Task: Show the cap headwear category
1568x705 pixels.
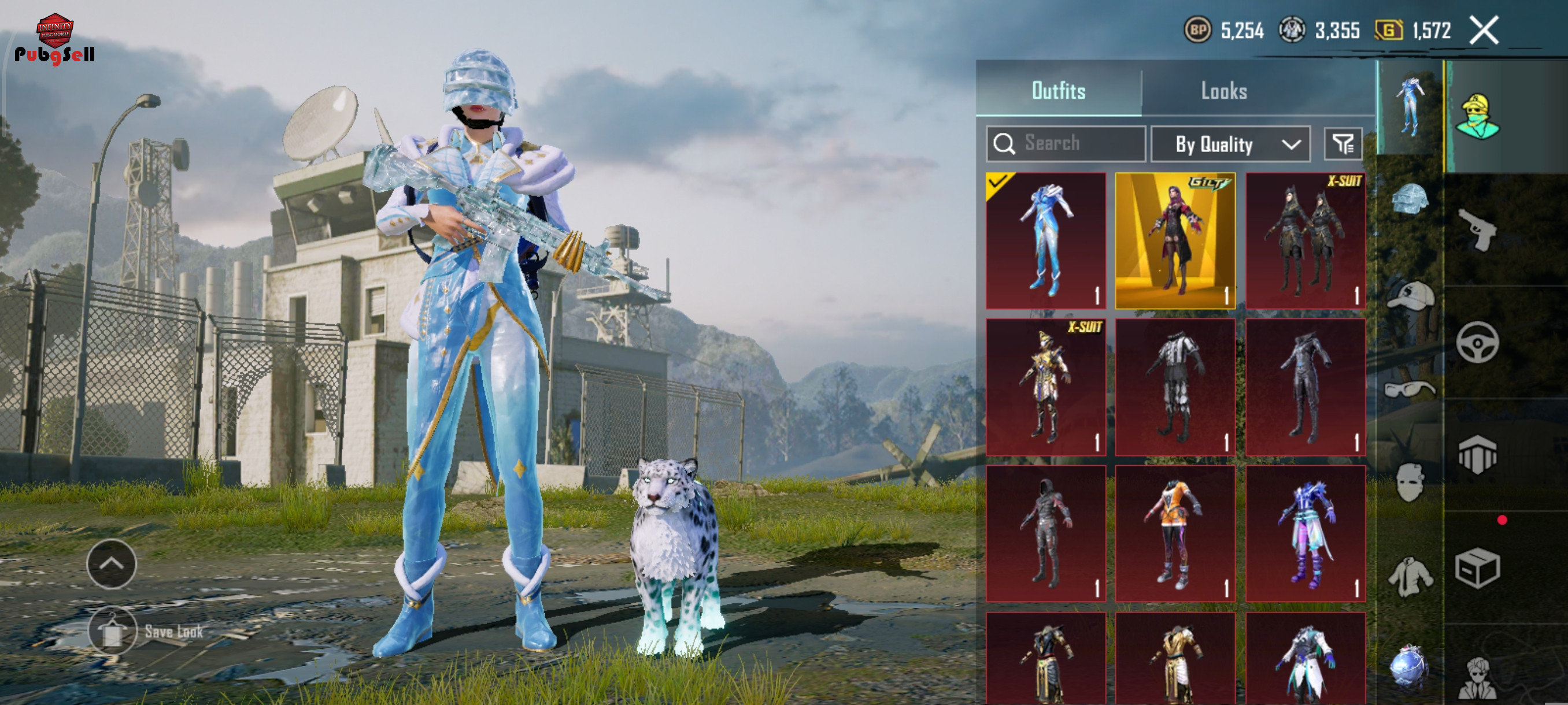Action: pyautogui.click(x=1410, y=296)
